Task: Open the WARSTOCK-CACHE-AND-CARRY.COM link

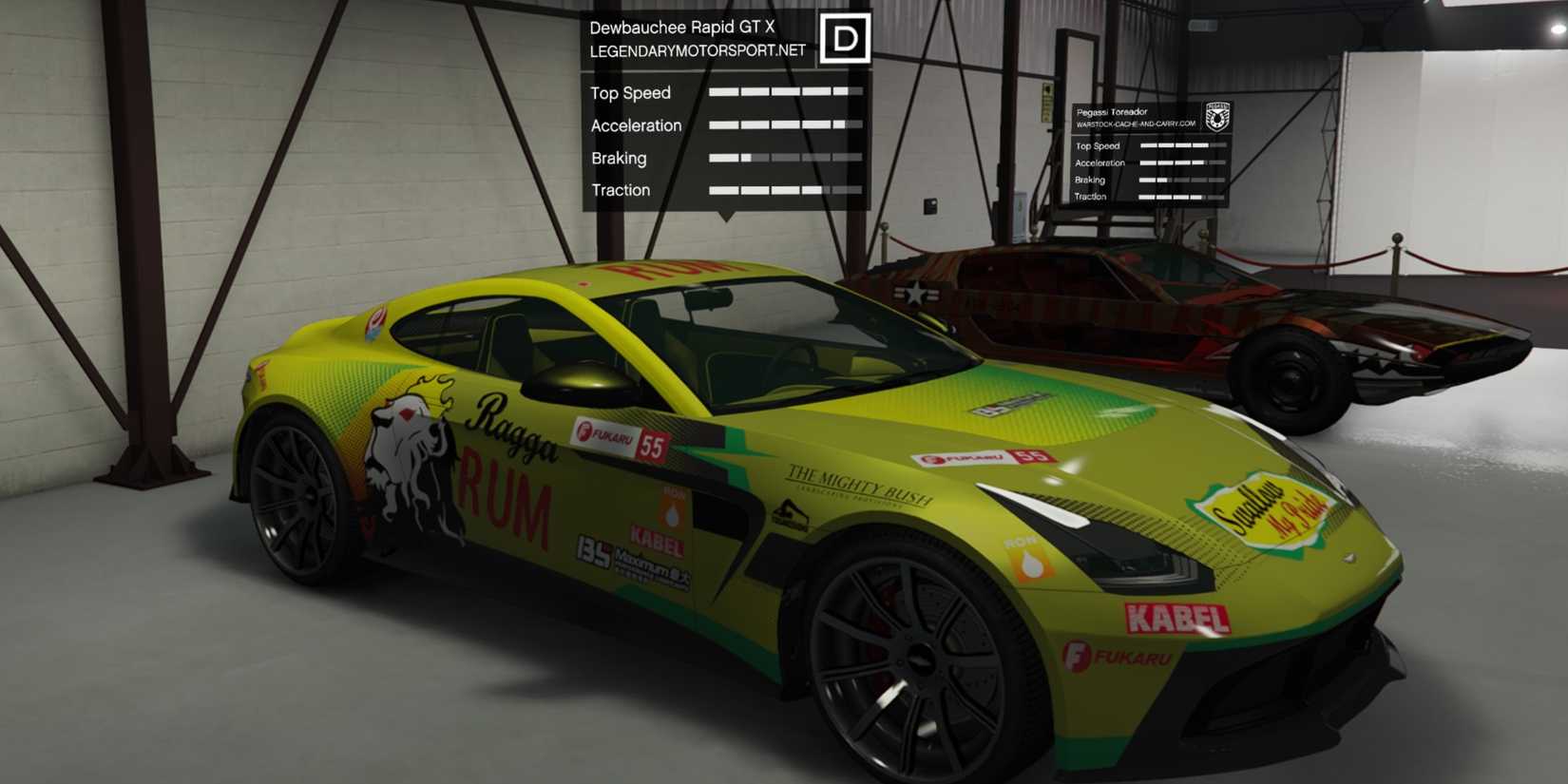Action: point(1134,122)
